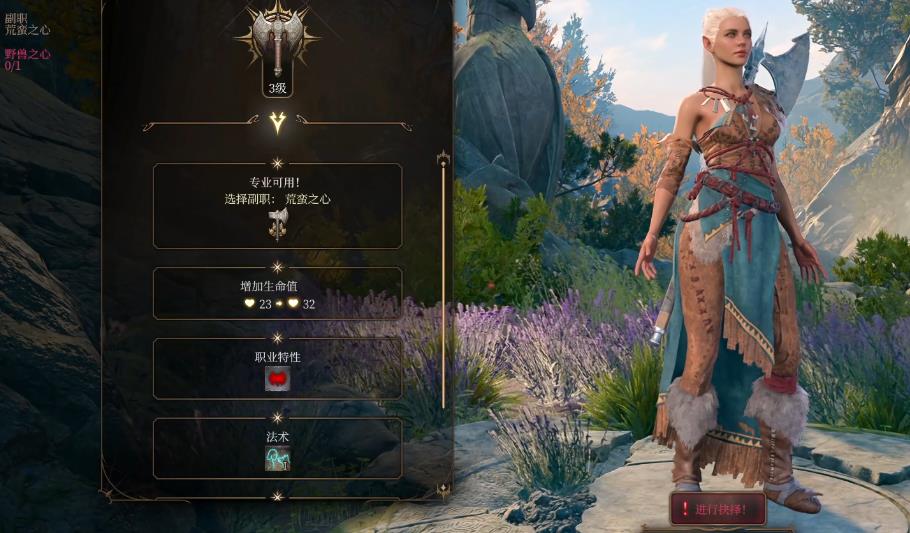Screen dimensions: 910x533
Task: Click the level-up panel scrollbar
Action: (443, 280)
